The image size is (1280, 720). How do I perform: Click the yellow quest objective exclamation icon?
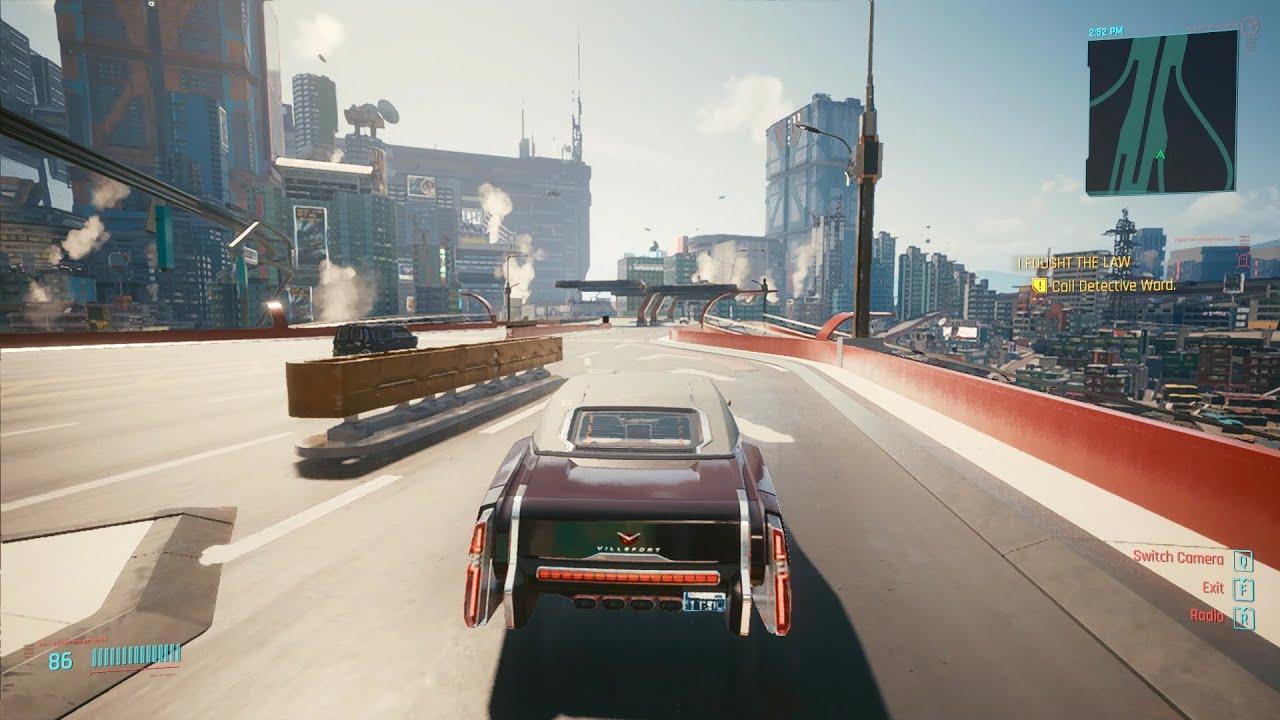[x=1040, y=284]
